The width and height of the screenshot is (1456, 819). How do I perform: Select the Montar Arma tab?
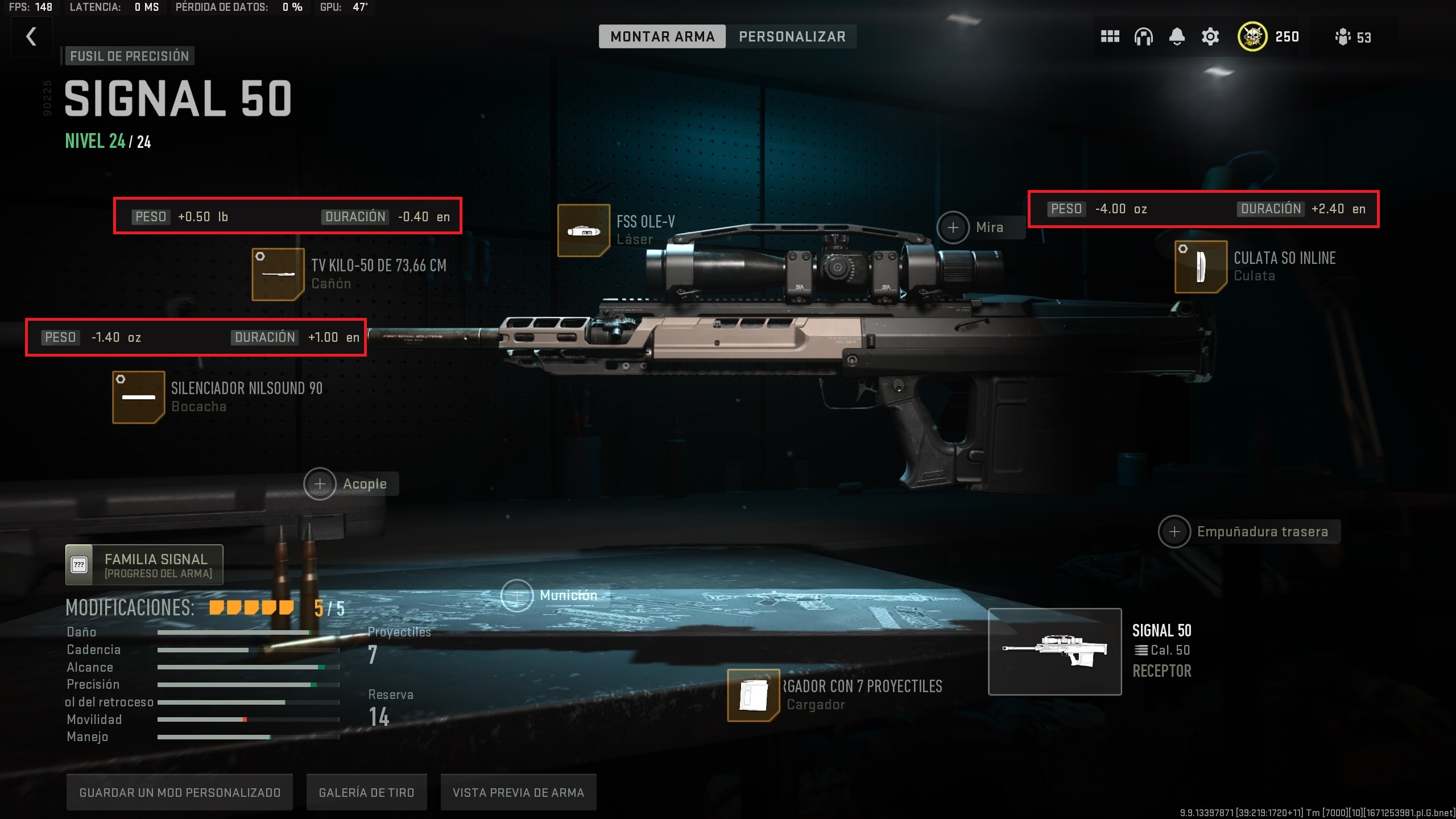(662, 36)
